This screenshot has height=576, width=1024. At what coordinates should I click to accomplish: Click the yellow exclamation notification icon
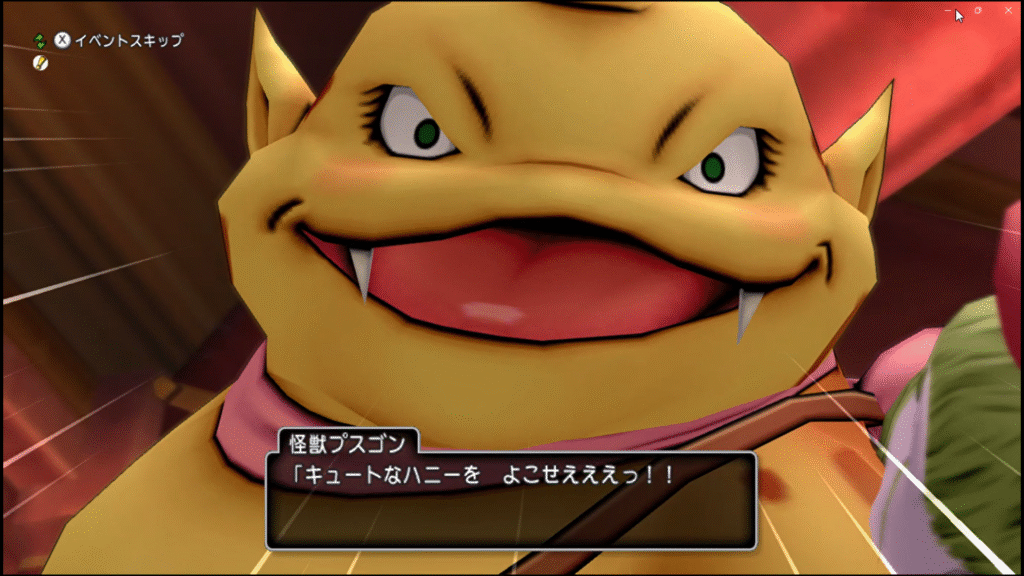click(39, 62)
